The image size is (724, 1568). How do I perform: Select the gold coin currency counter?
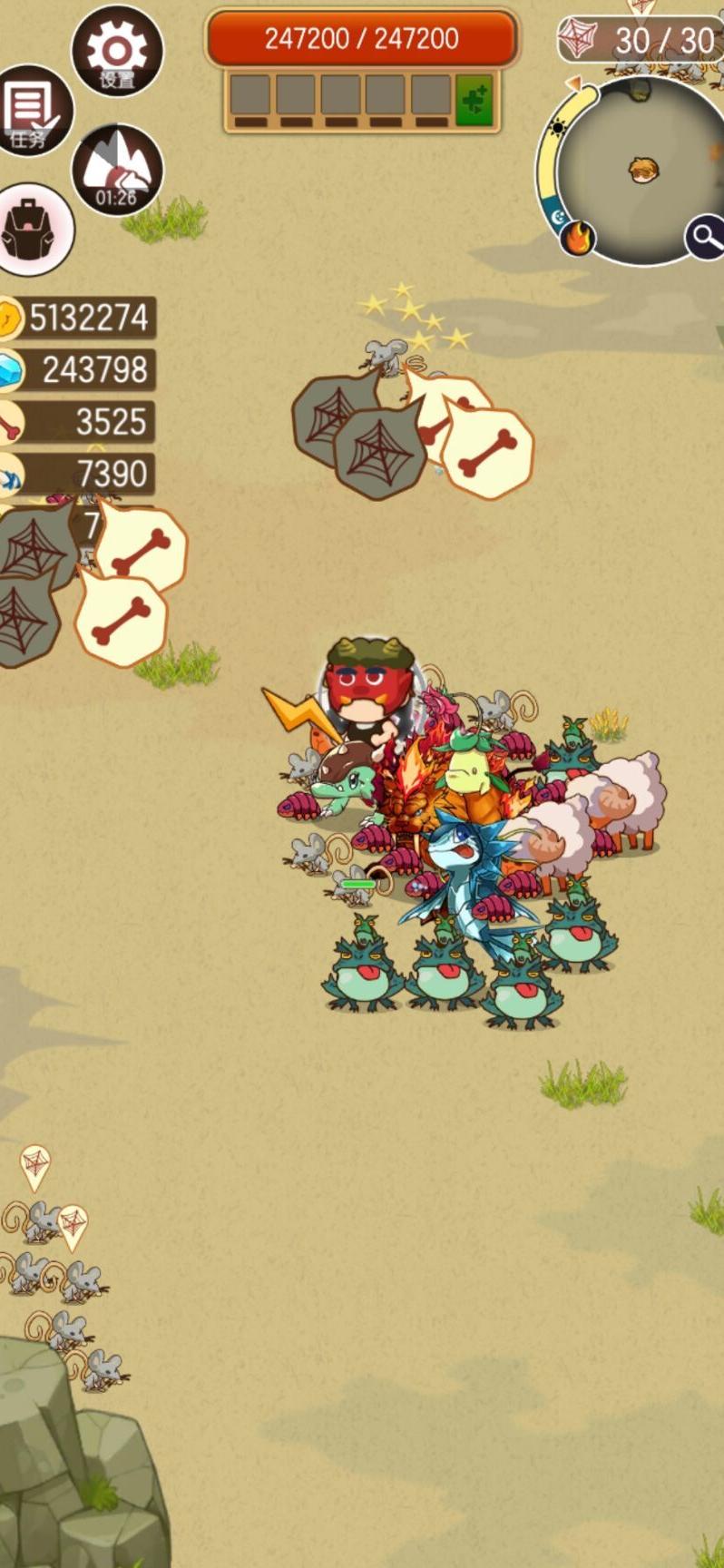[78, 318]
